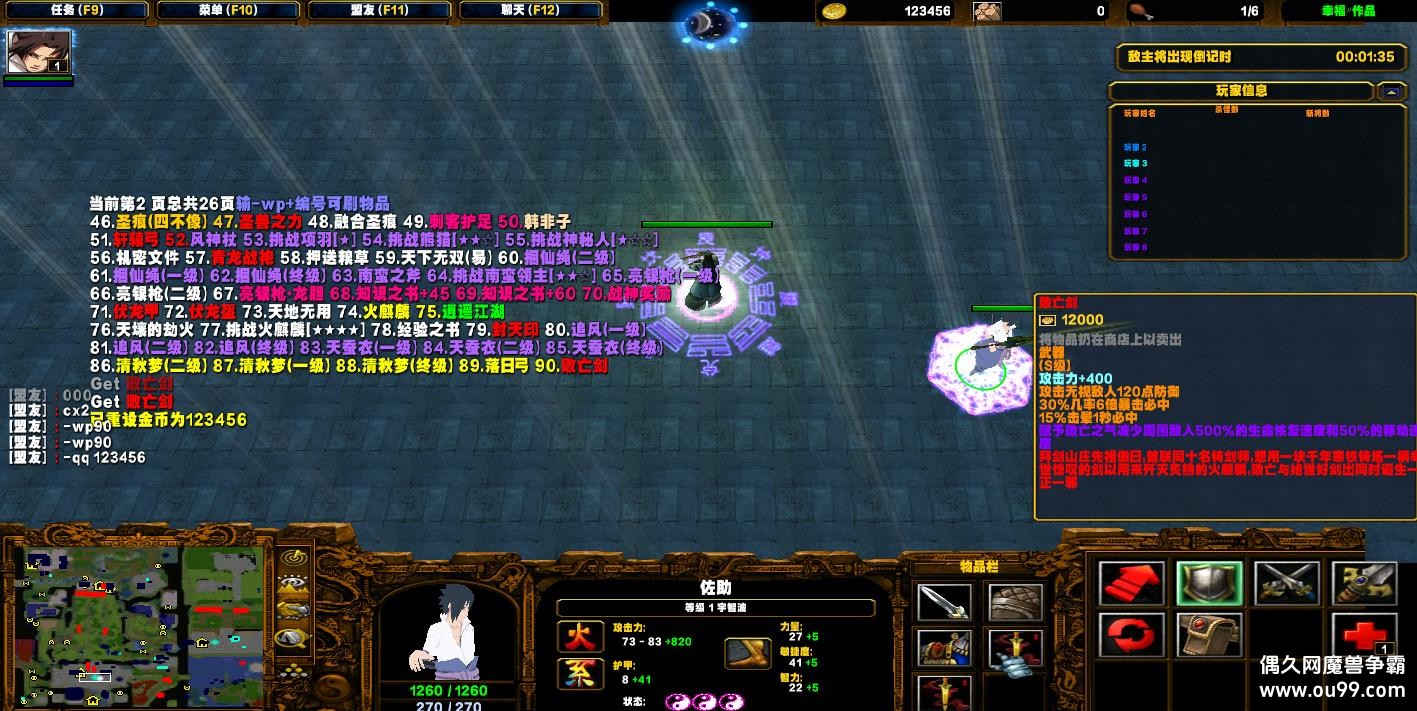Activate the crossed swords Attack command
1417x711 pixels.
point(1287,585)
